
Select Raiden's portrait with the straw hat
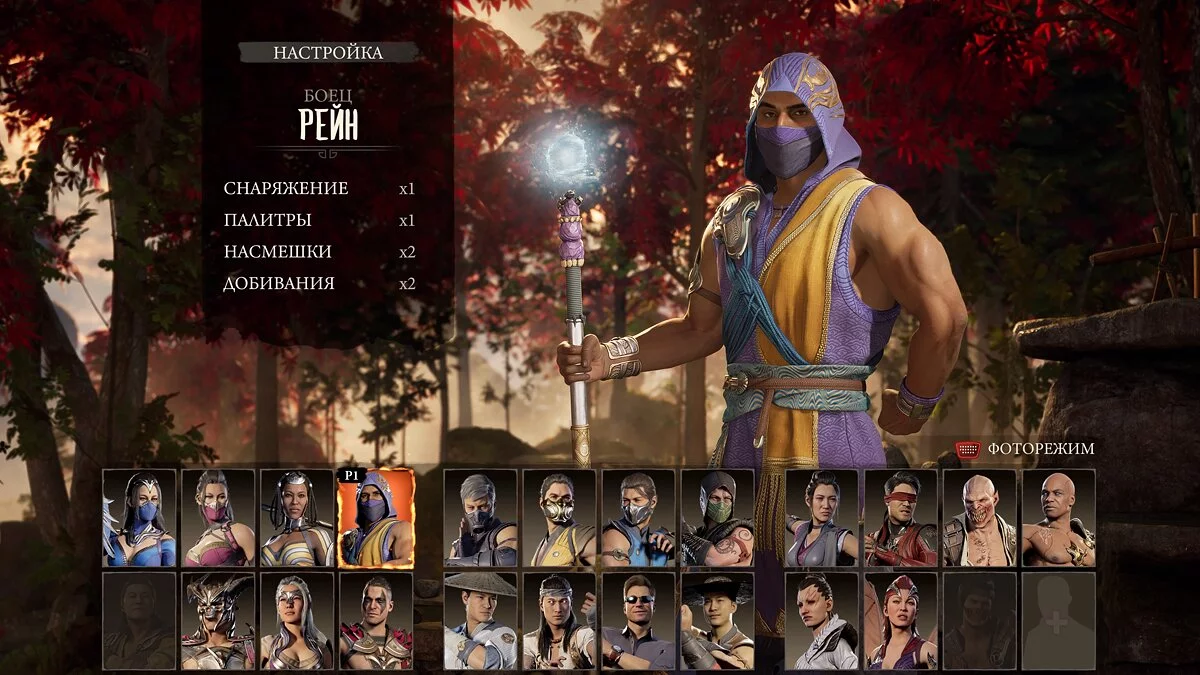(x=480, y=621)
